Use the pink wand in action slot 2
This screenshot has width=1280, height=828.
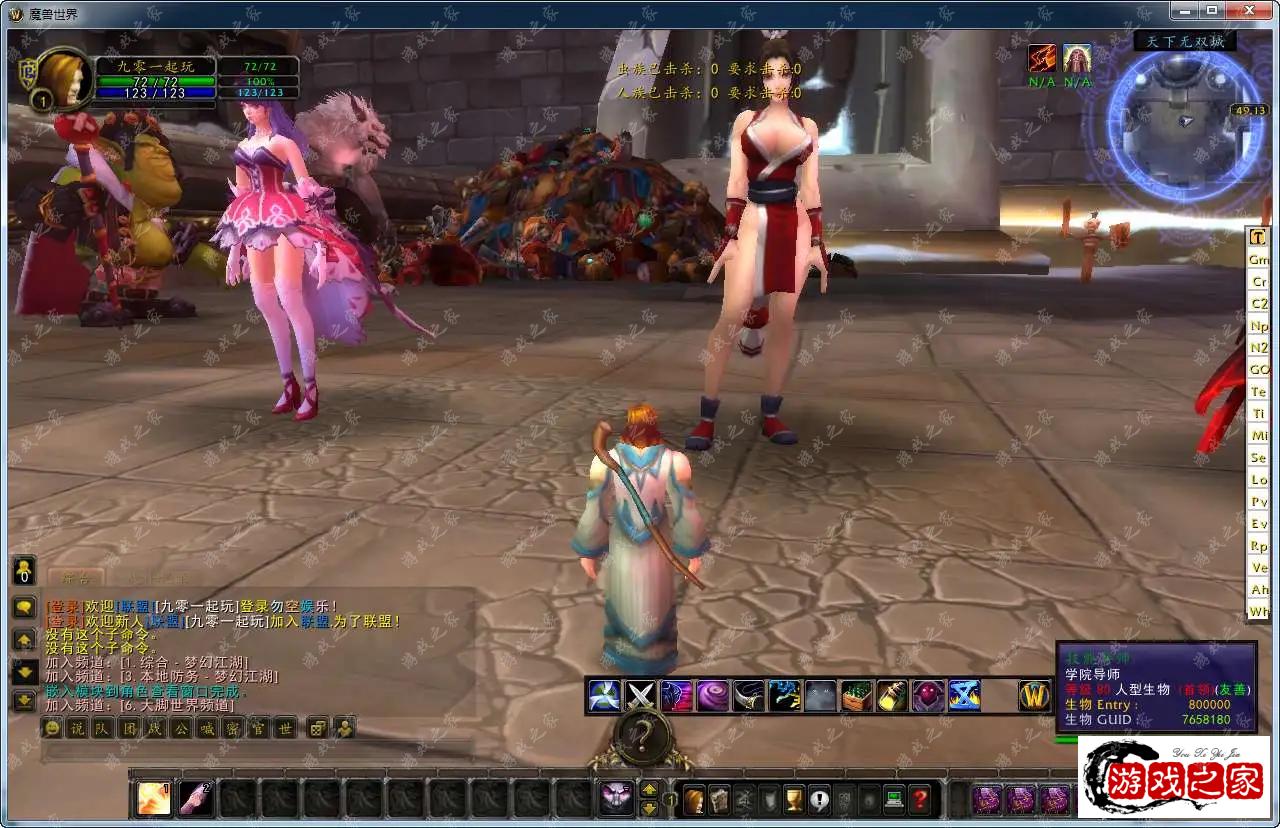(195, 798)
